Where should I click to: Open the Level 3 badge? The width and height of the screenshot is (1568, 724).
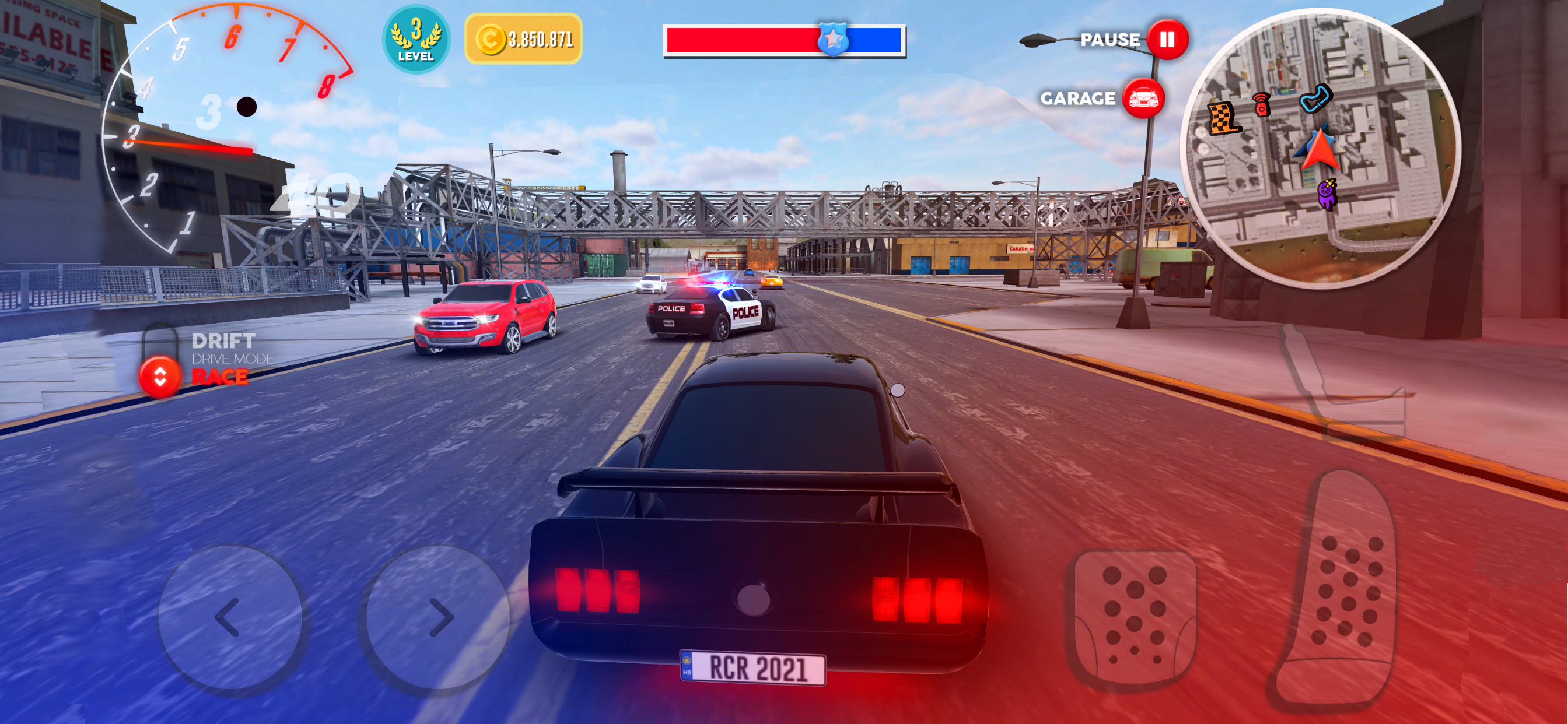coord(416,39)
